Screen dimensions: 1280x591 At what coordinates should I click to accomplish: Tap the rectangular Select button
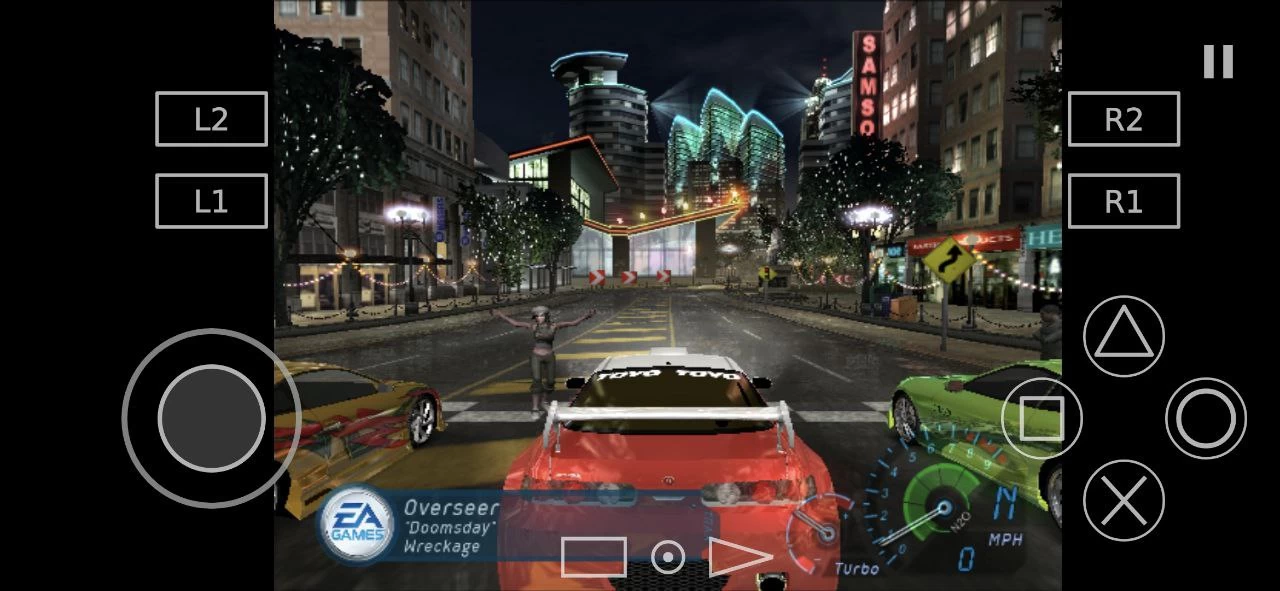coord(593,557)
